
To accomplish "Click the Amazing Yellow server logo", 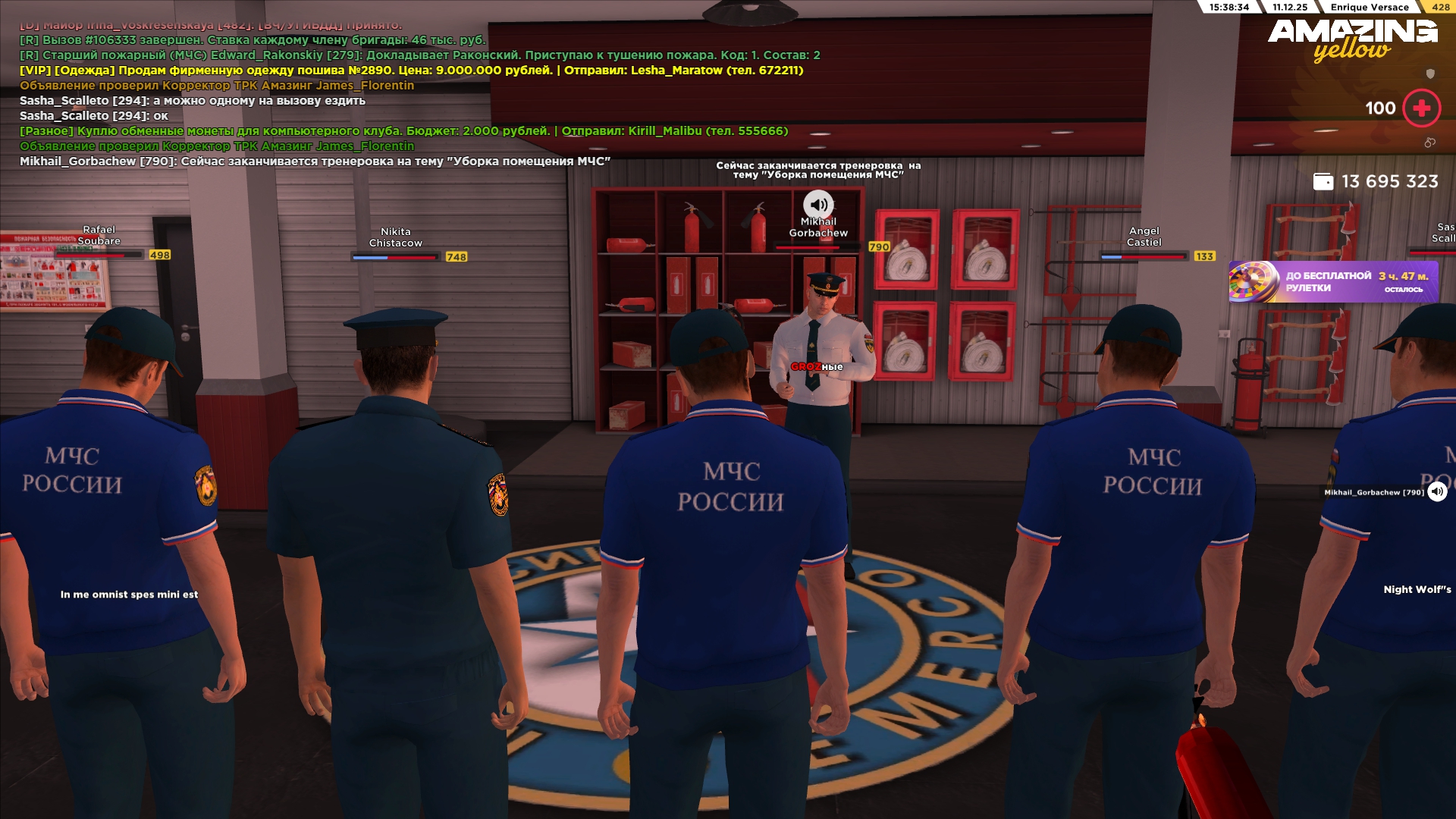I will click(x=1352, y=39).
